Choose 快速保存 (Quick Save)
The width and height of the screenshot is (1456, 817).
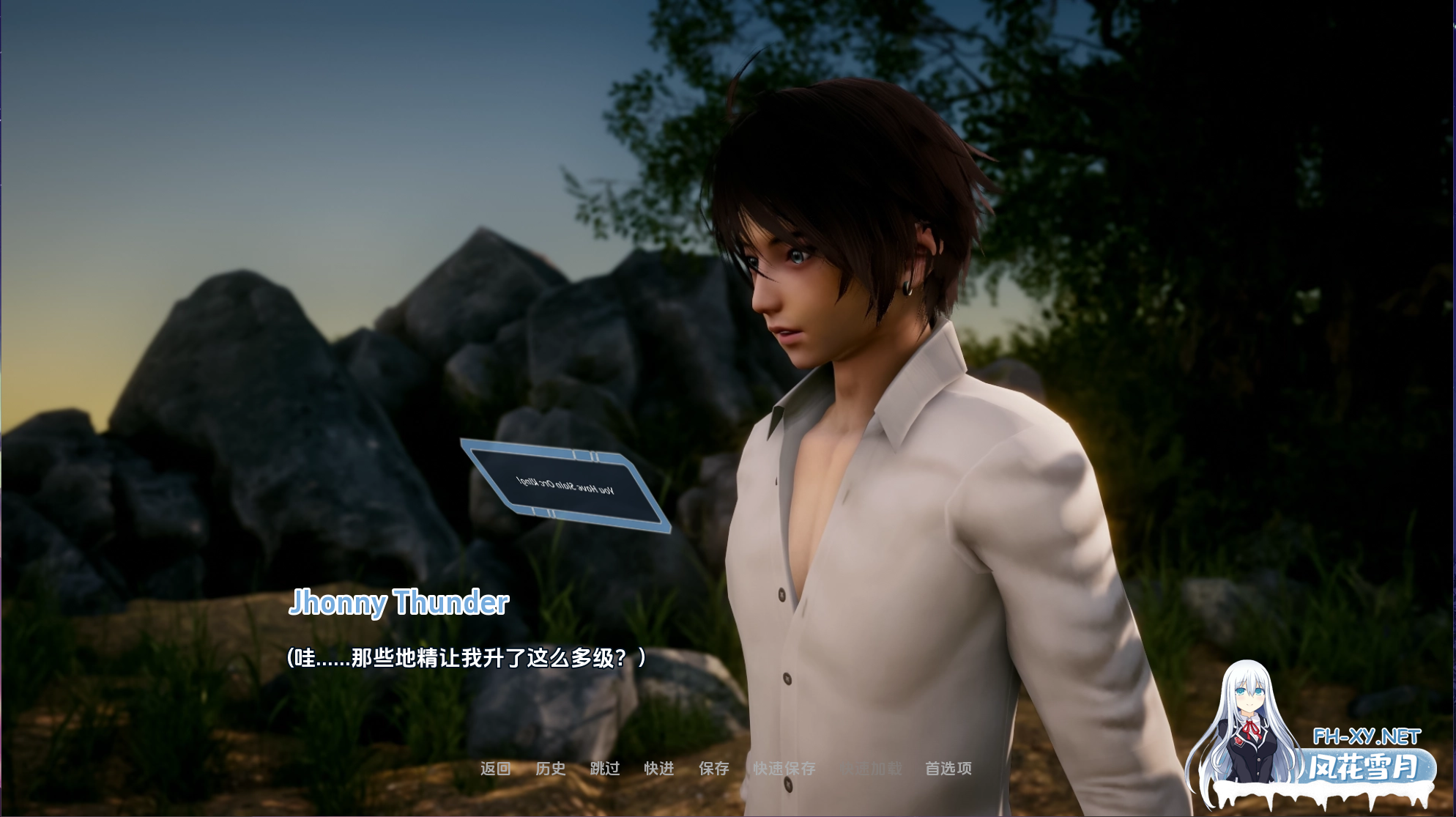pyautogui.click(x=784, y=768)
